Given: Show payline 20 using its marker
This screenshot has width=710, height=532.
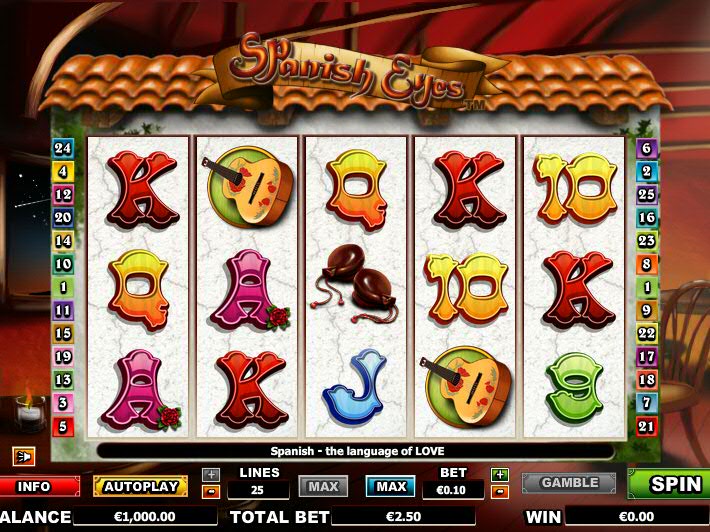Looking at the screenshot, I should pyautogui.click(x=63, y=217).
